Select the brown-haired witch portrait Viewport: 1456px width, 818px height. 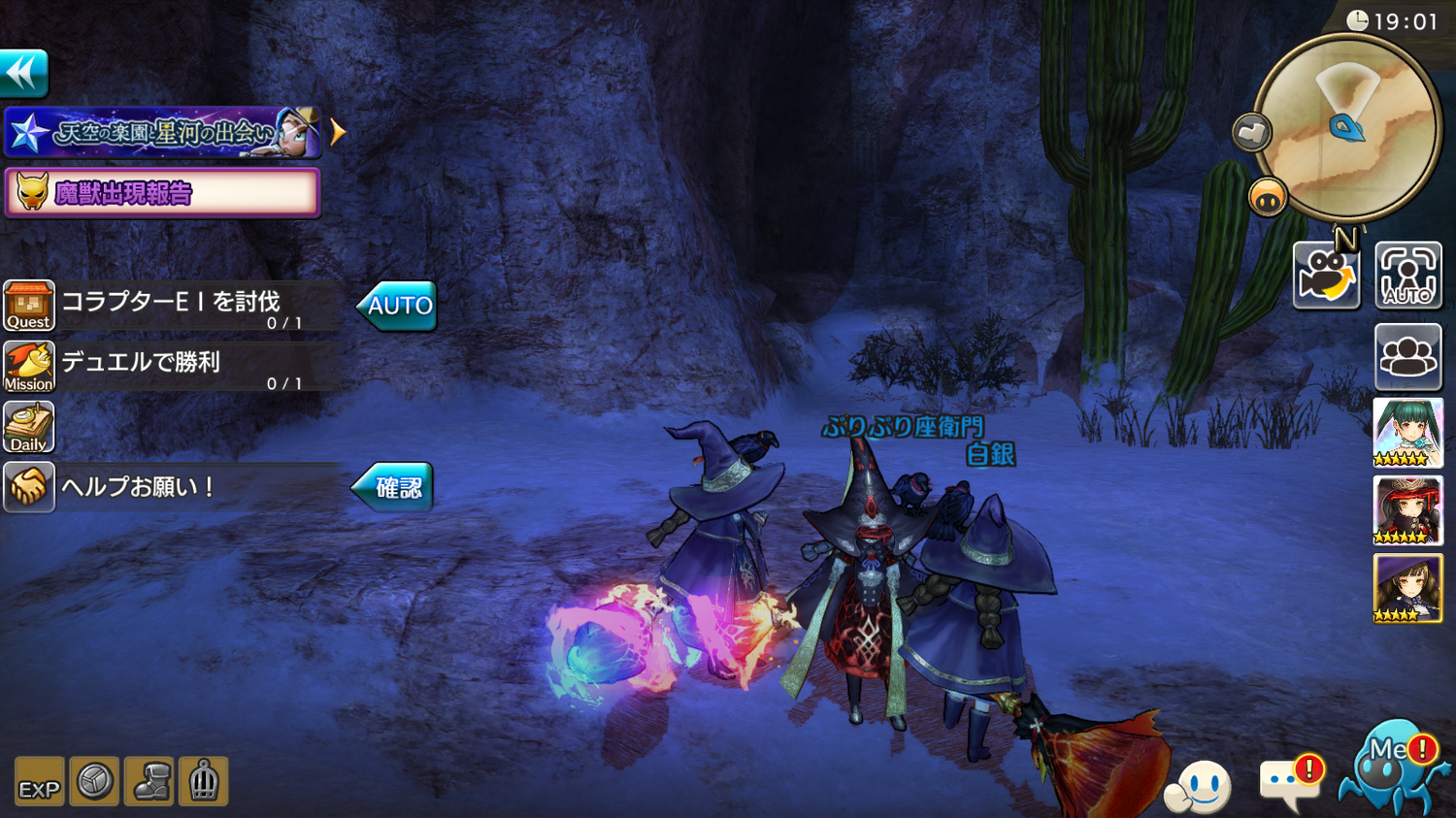[x=1407, y=589]
